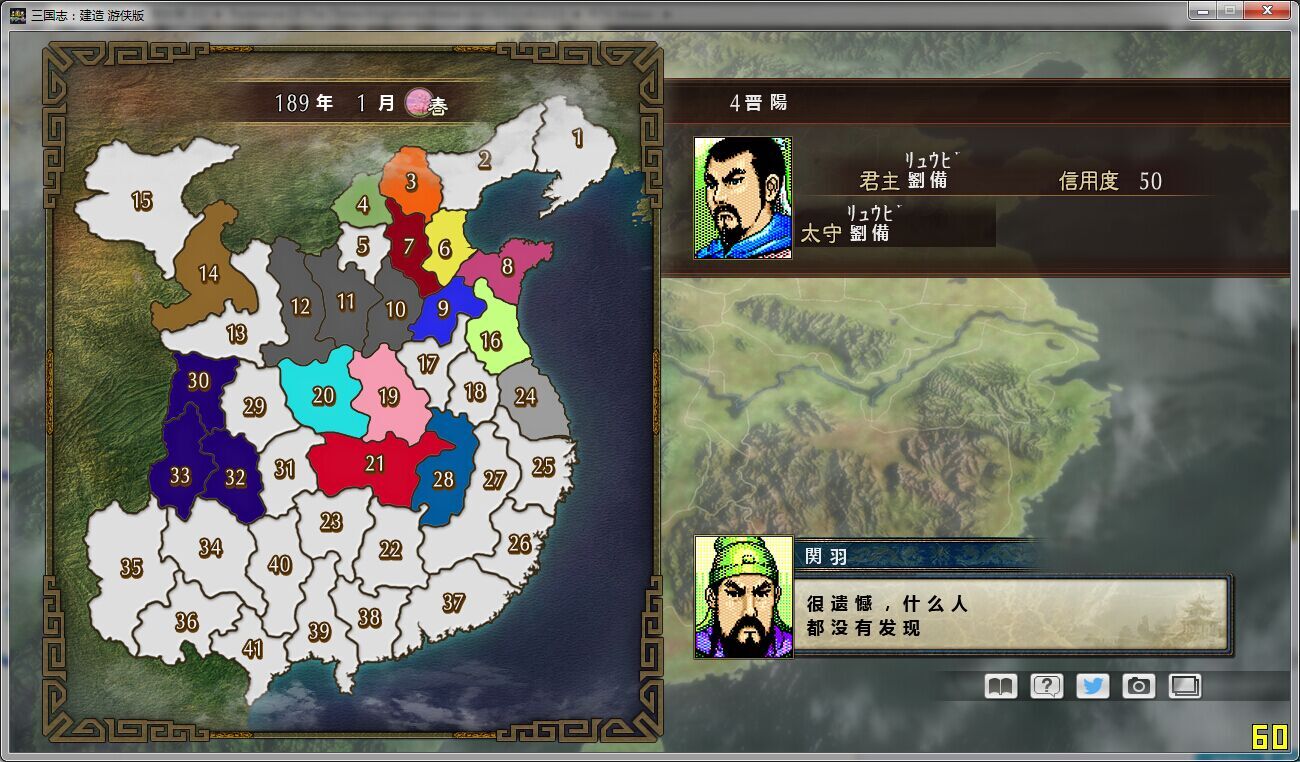Select light green province 16 on the map
Viewport: 1300px width, 762px height.
(489, 339)
